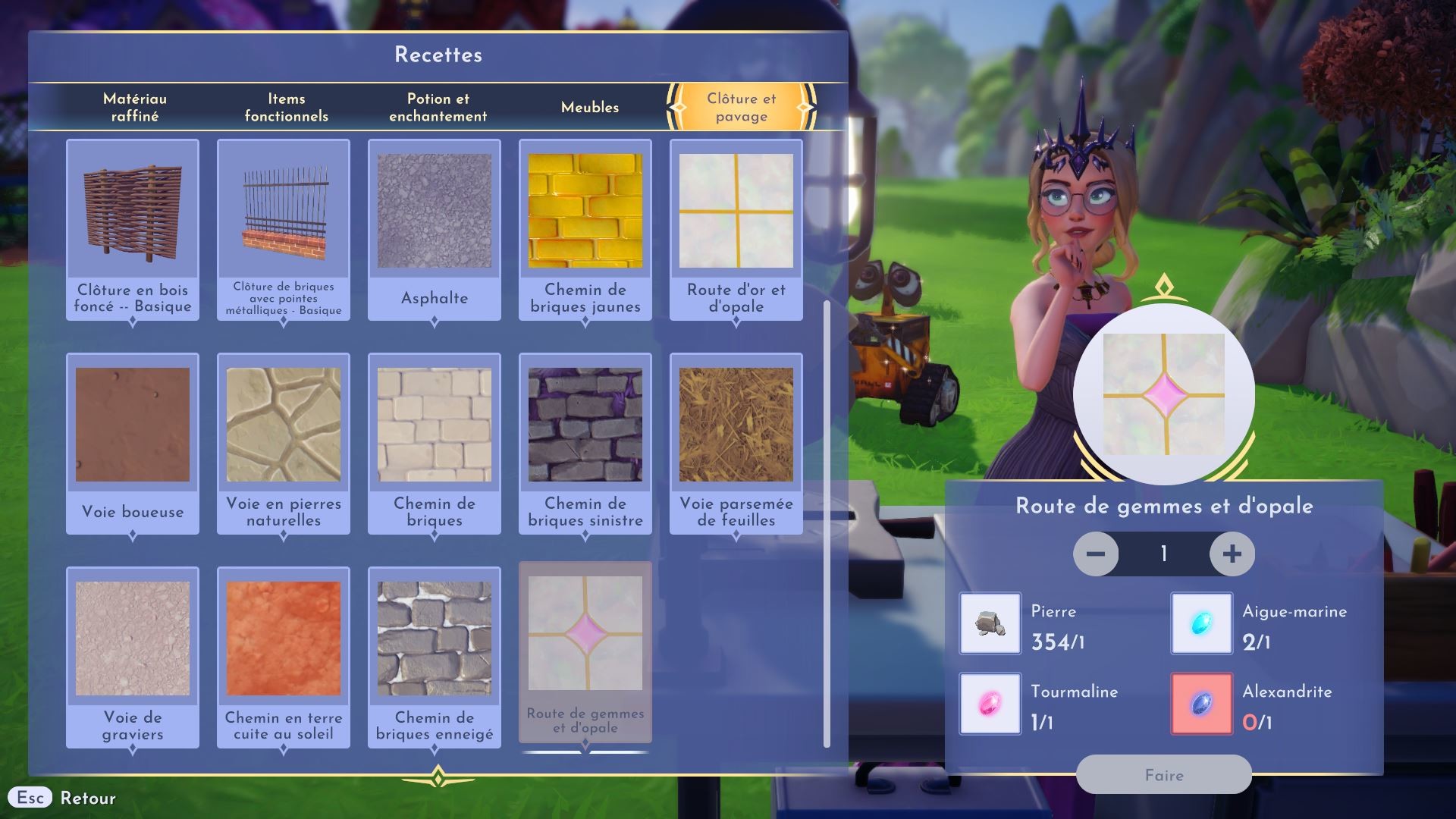
Task: Select the Chemin de briques sinistre recipe
Action: (x=585, y=425)
